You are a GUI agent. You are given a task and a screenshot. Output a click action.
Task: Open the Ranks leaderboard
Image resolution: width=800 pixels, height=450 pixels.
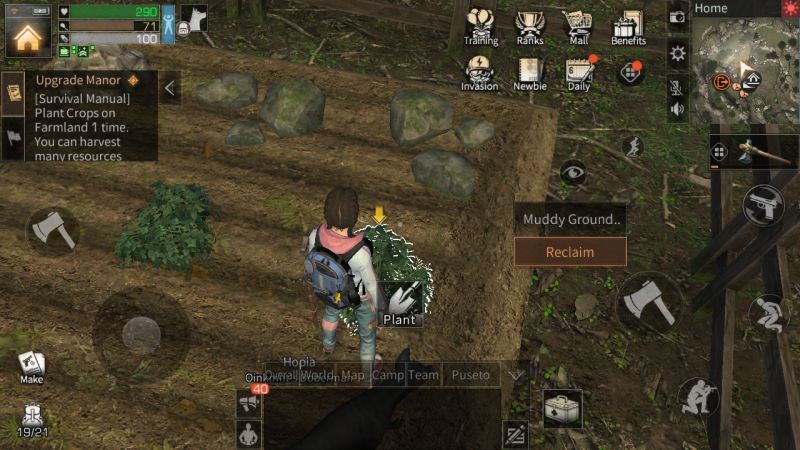pyautogui.click(x=530, y=26)
